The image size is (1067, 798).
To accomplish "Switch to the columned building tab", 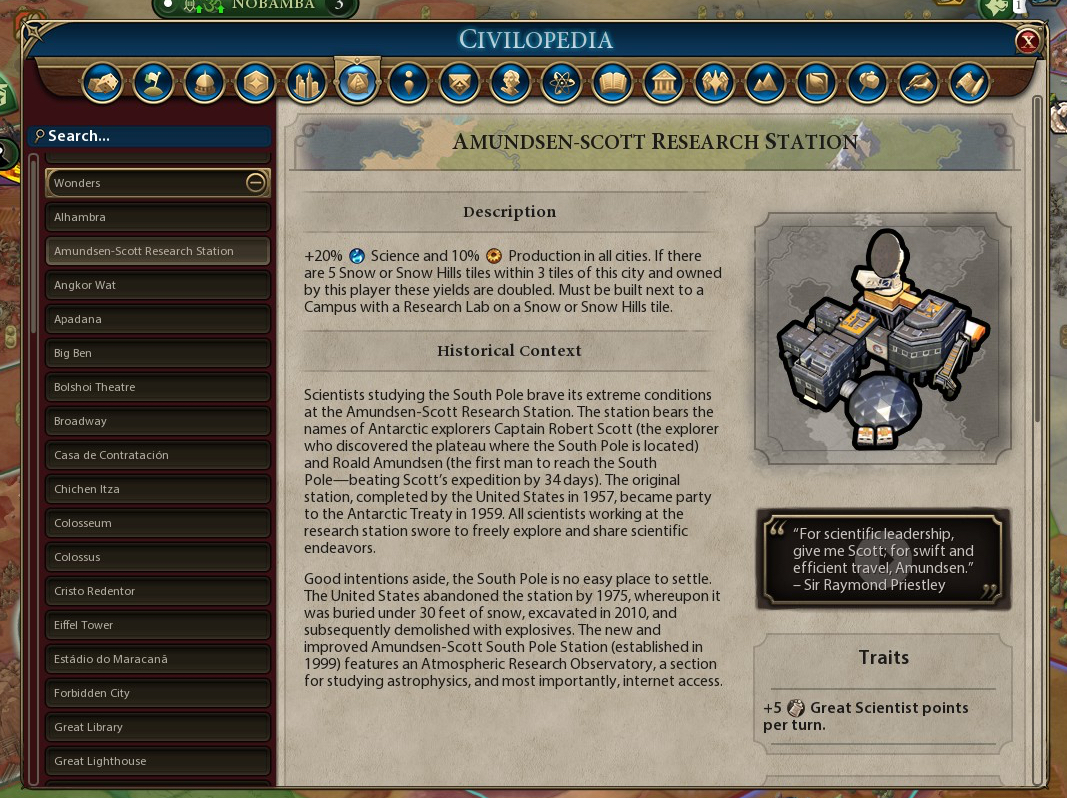I will [663, 83].
